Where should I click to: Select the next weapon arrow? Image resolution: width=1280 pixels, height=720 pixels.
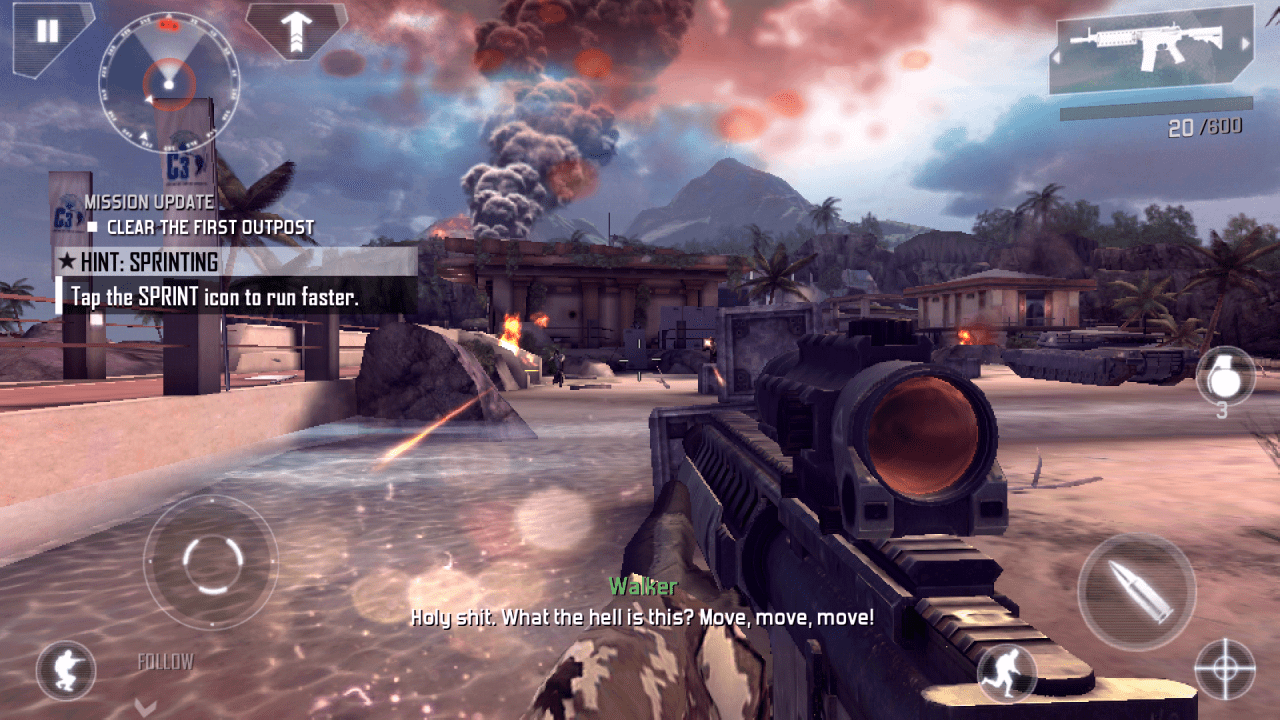(1245, 45)
